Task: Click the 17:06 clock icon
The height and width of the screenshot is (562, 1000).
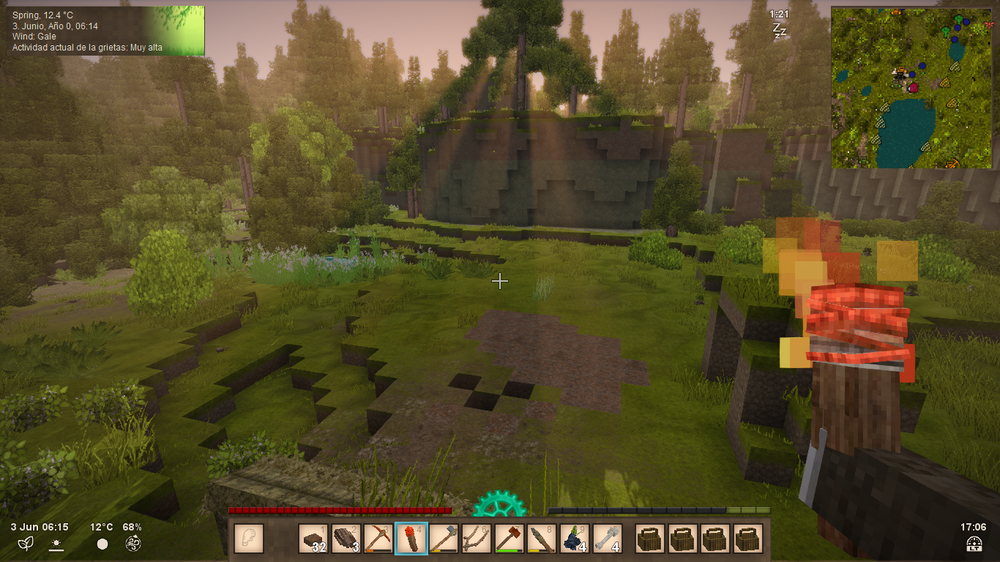Action: point(973,544)
